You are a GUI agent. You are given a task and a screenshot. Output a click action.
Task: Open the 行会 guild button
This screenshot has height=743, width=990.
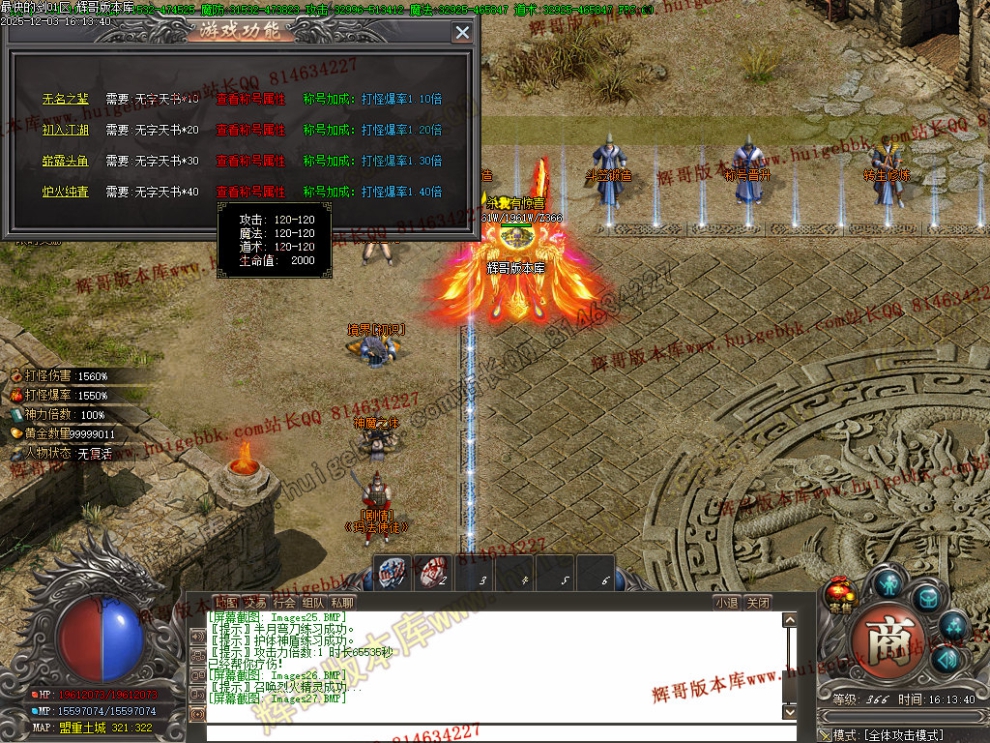pyautogui.click(x=284, y=602)
